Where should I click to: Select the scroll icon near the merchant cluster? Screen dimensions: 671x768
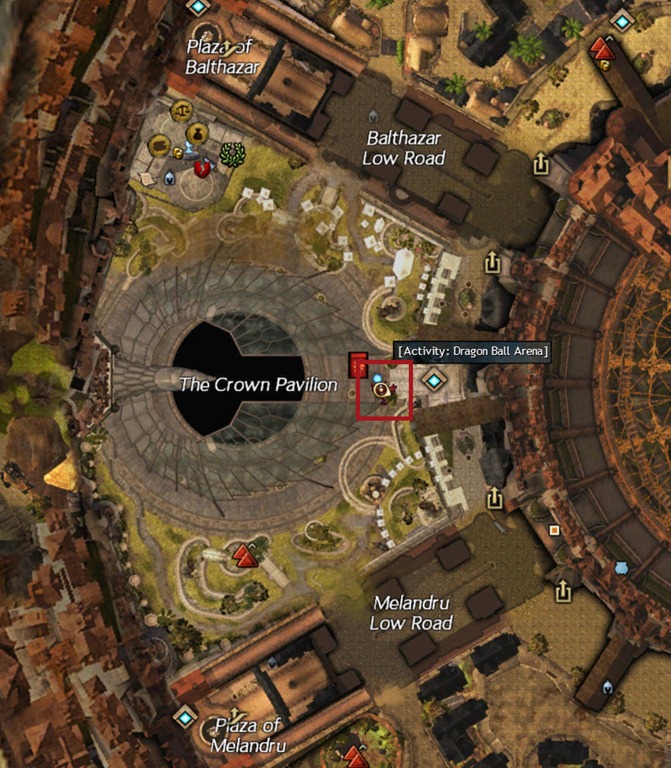[x=146, y=178]
